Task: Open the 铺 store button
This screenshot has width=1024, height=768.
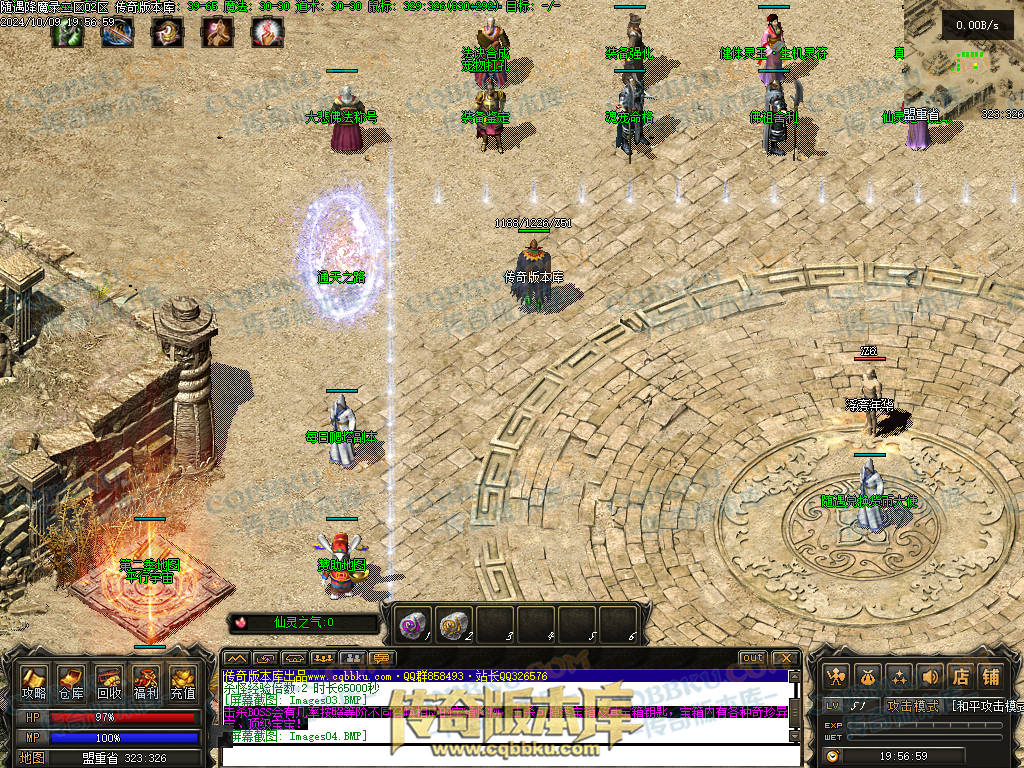Action: point(991,677)
